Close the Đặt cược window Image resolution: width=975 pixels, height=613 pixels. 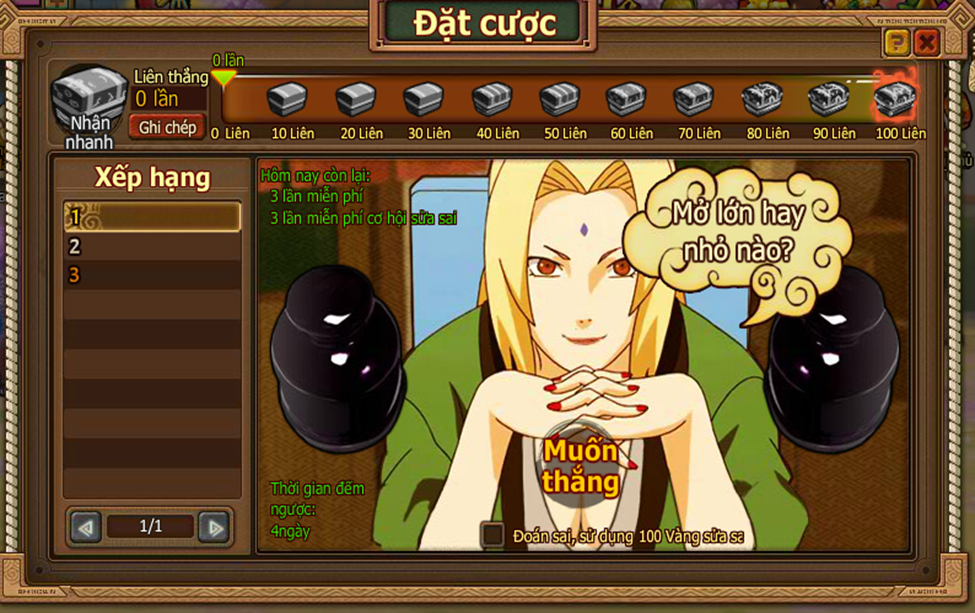(x=926, y=42)
